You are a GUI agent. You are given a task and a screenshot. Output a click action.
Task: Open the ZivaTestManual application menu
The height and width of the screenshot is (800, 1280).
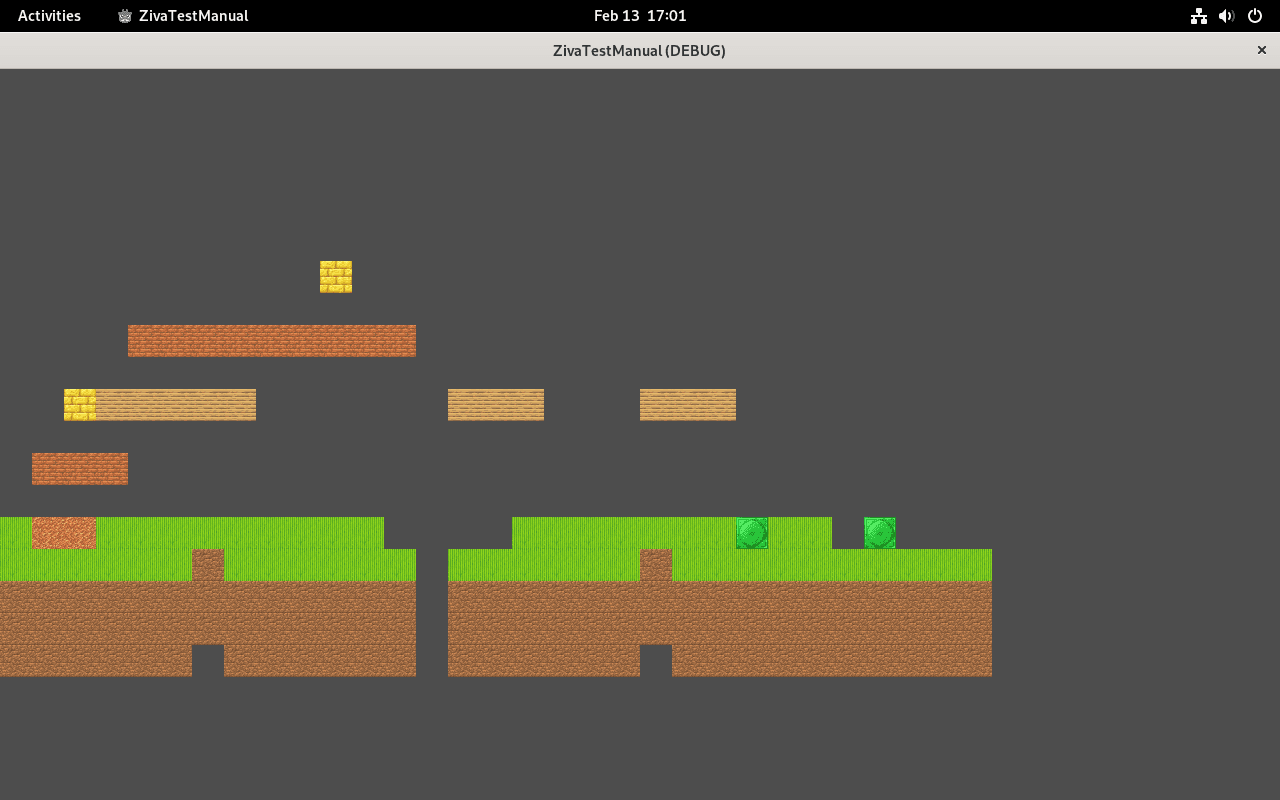(x=182, y=15)
